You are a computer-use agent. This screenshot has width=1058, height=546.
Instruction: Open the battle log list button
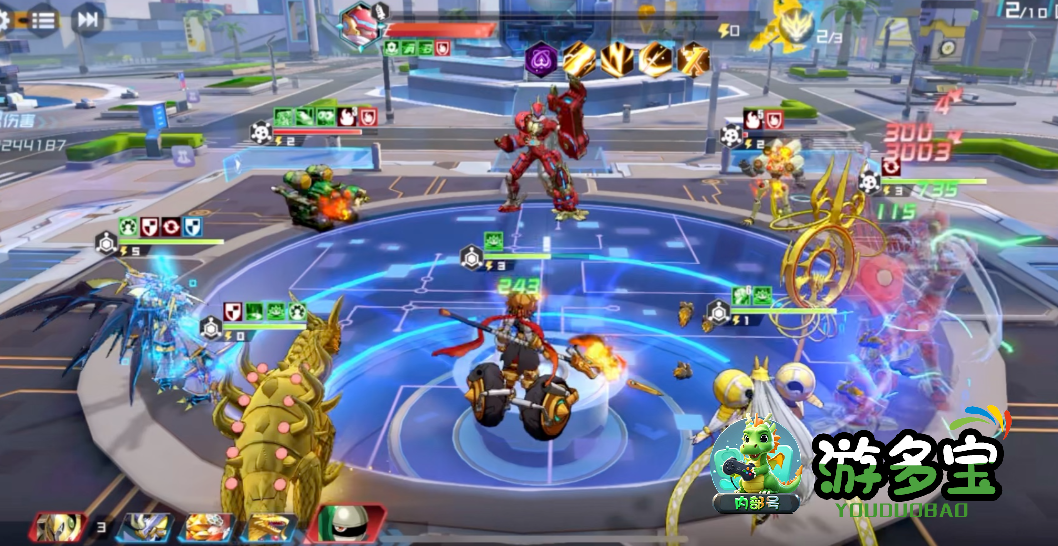click(42, 18)
